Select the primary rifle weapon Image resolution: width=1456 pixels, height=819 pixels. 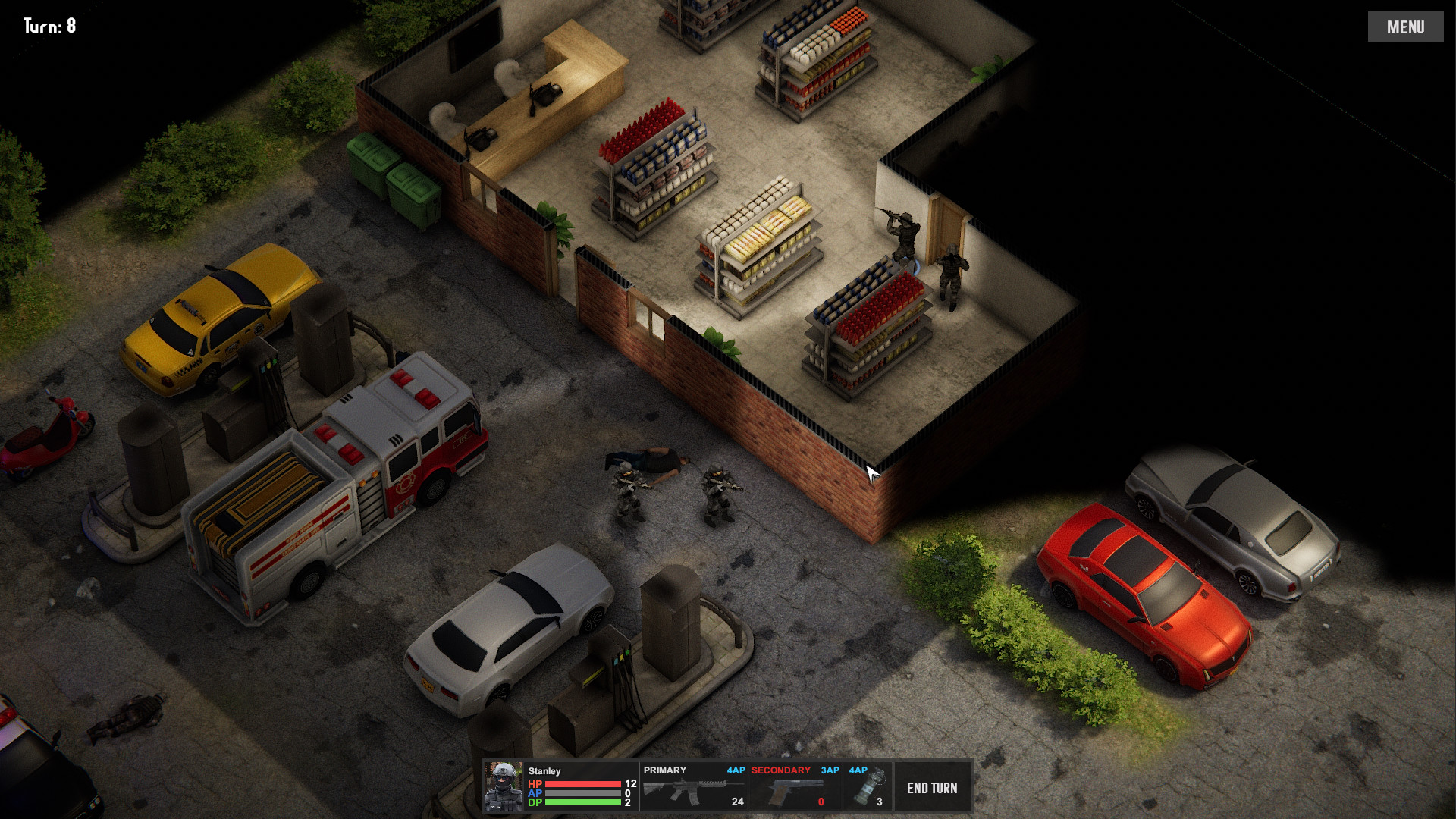693,788
